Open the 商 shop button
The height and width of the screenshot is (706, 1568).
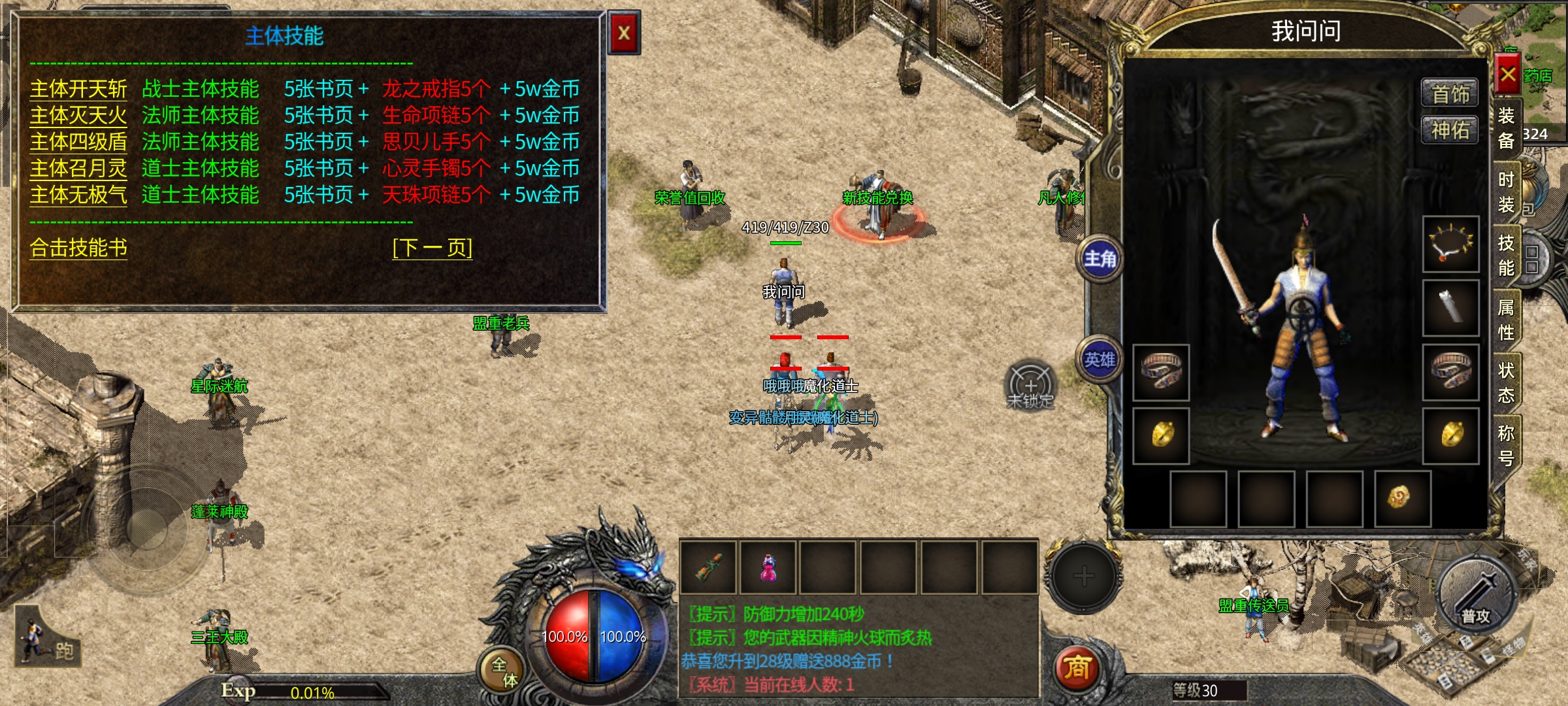[x=1077, y=669]
